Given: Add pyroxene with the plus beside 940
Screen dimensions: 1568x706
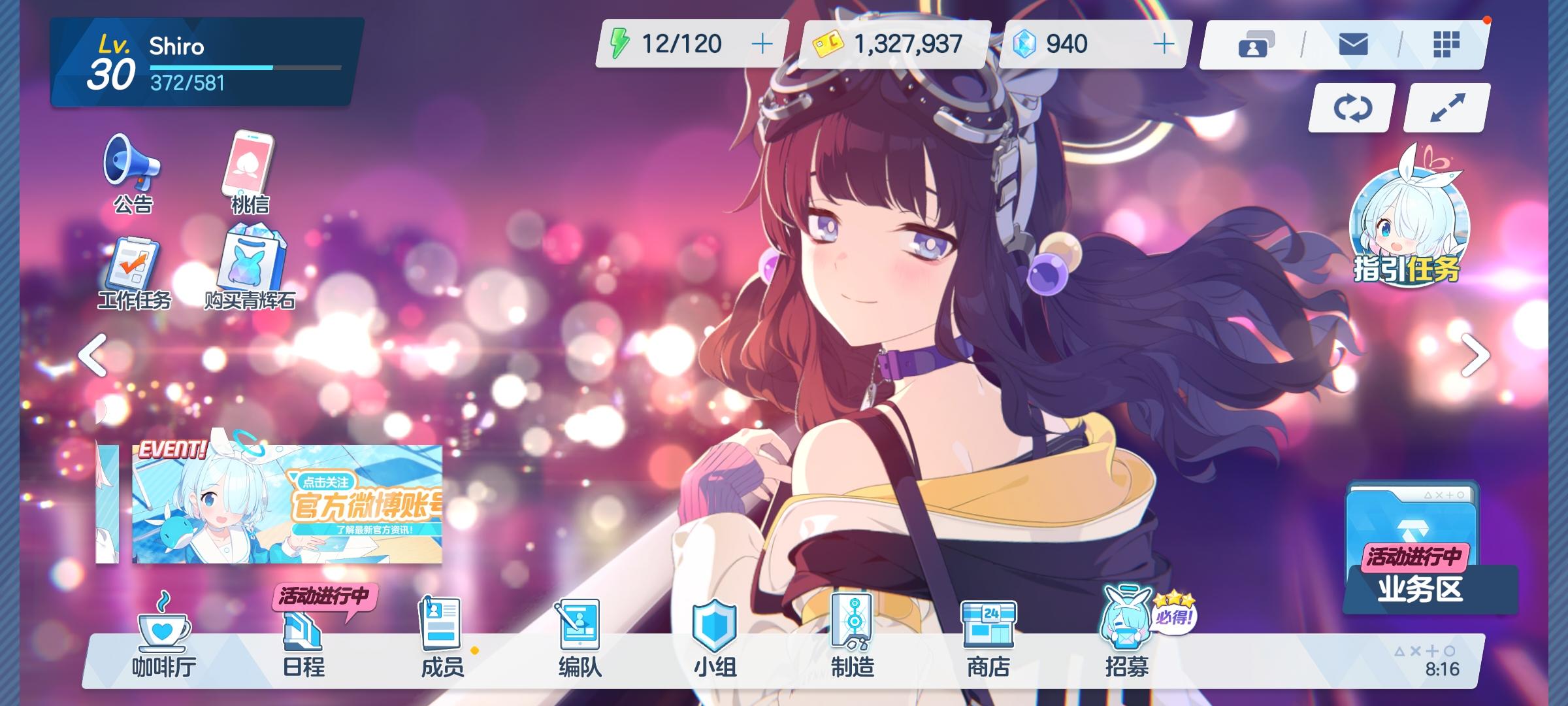Looking at the screenshot, I should click(x=1166, y=42).
